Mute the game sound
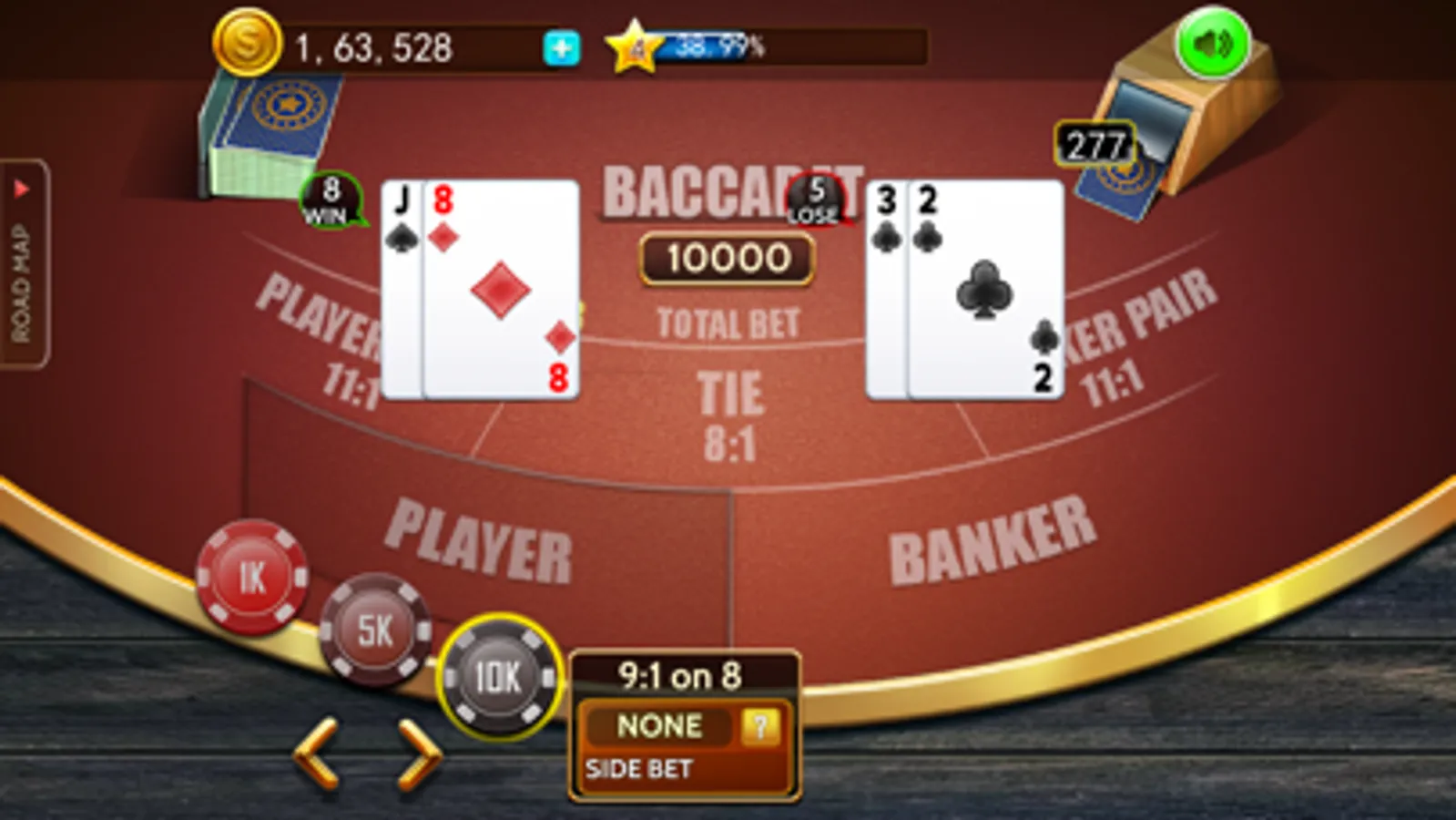Viewport: 1456px width, 820px height. (1214, 41)
